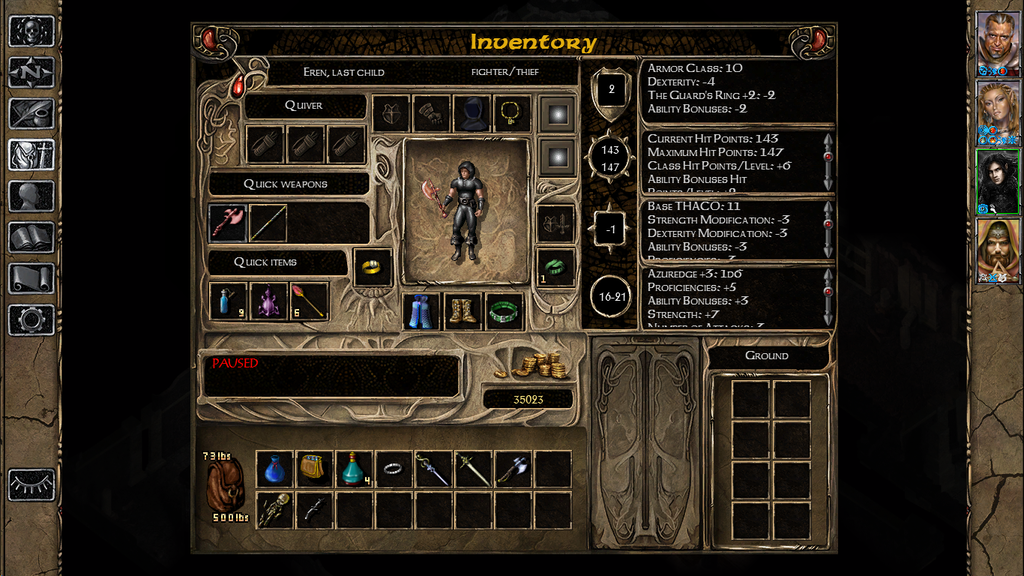Image resolution: width=1024 pixels, height=576 pixels.
Task: Select the equipped hooded cloak slot
Action: click(472, 113)
